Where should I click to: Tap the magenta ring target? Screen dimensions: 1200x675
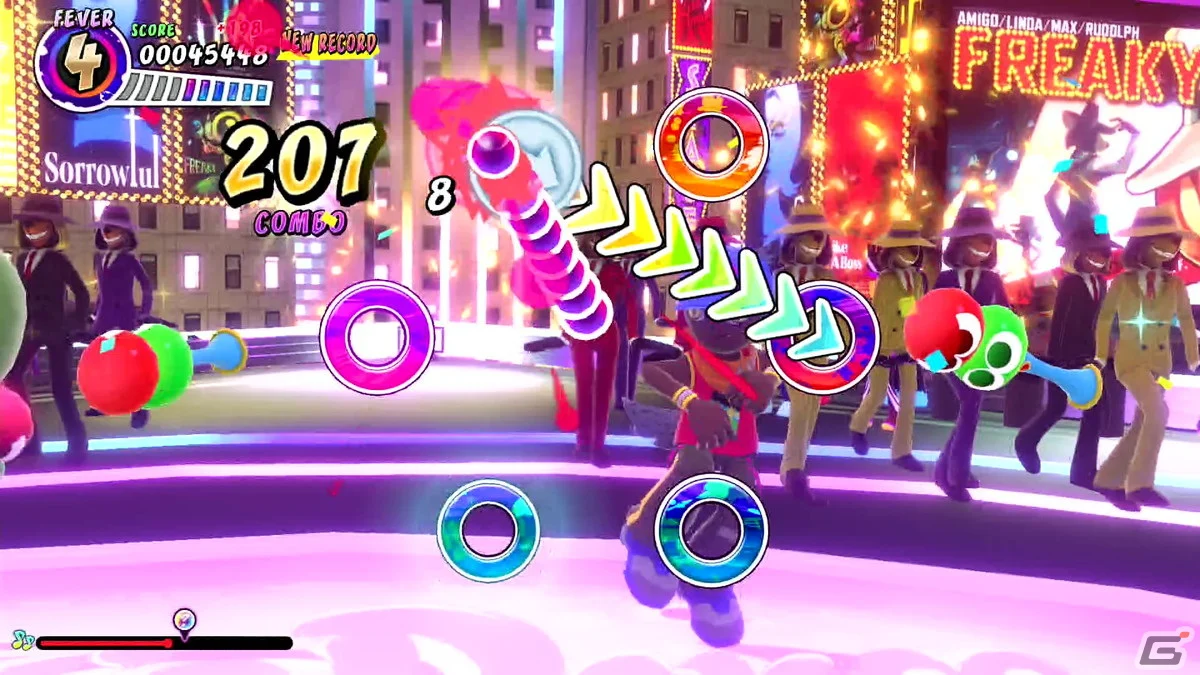(377, 337)
